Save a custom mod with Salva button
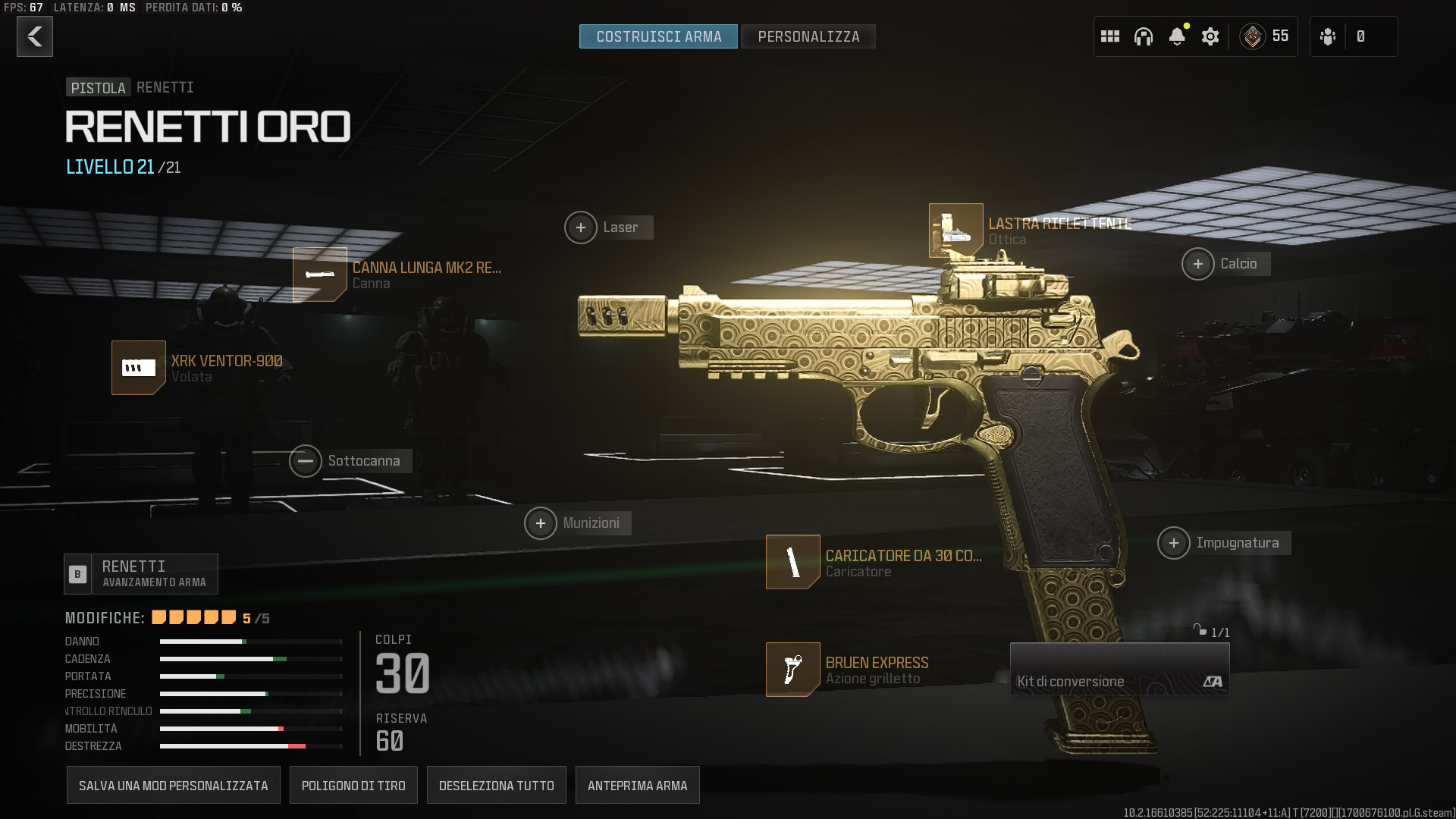 (174, 786)
